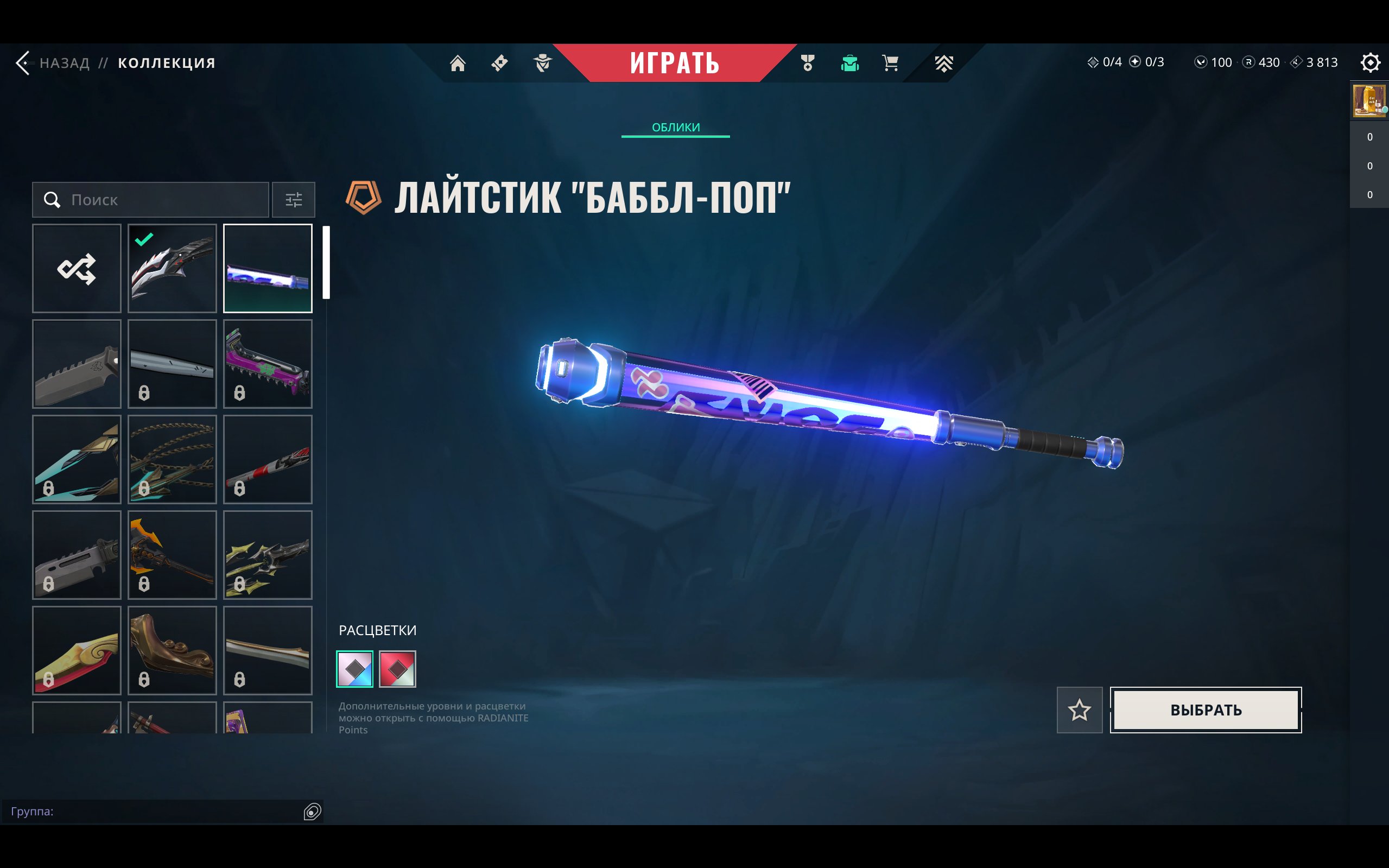Image resolution: width=1389 pixels, height=868 pixels.
Task: Open the agents icon in navigation
Action: pyautogui.click(x=542, y=62)
